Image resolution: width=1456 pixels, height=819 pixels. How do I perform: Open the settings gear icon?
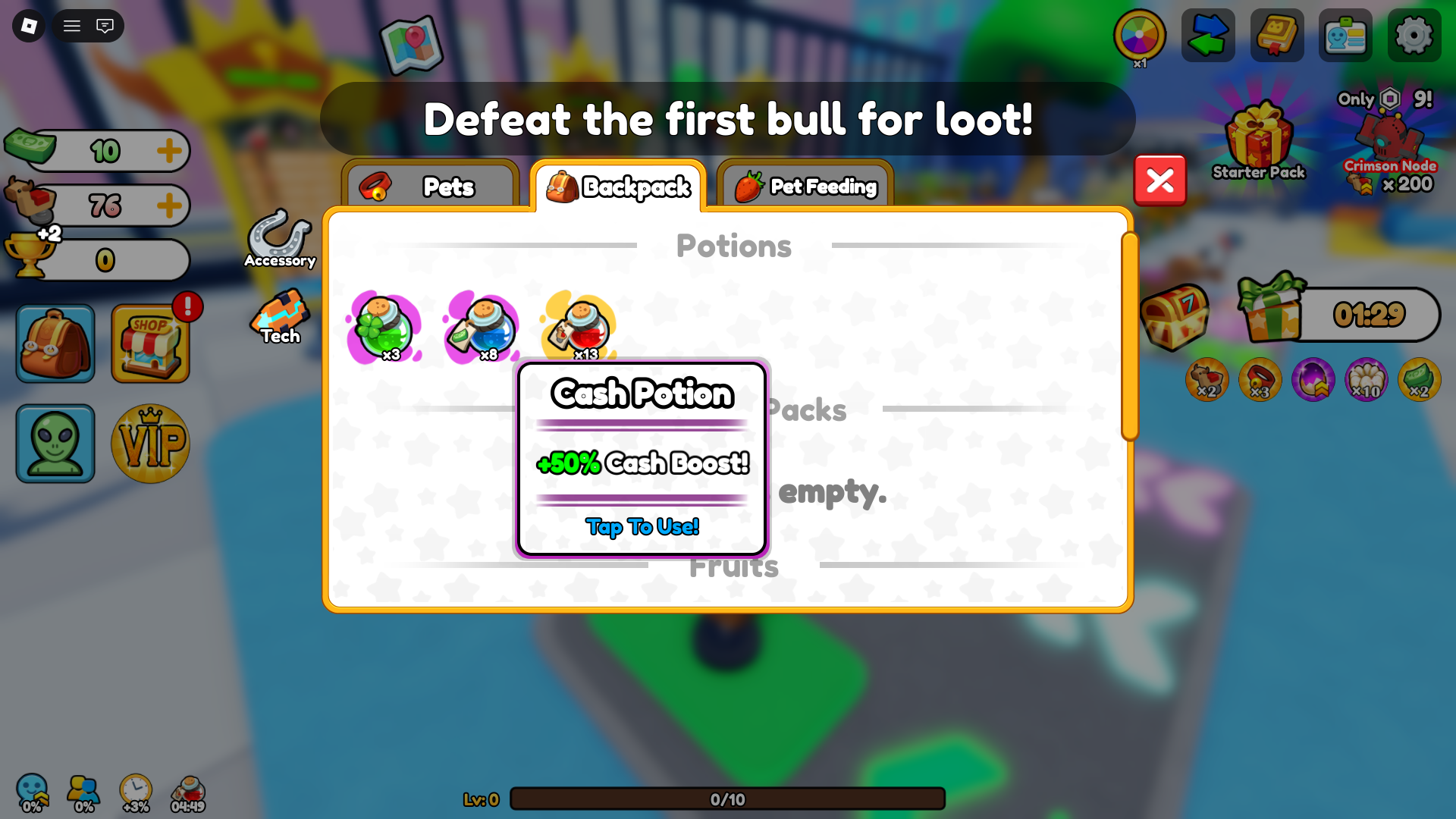coord(1413,35)
